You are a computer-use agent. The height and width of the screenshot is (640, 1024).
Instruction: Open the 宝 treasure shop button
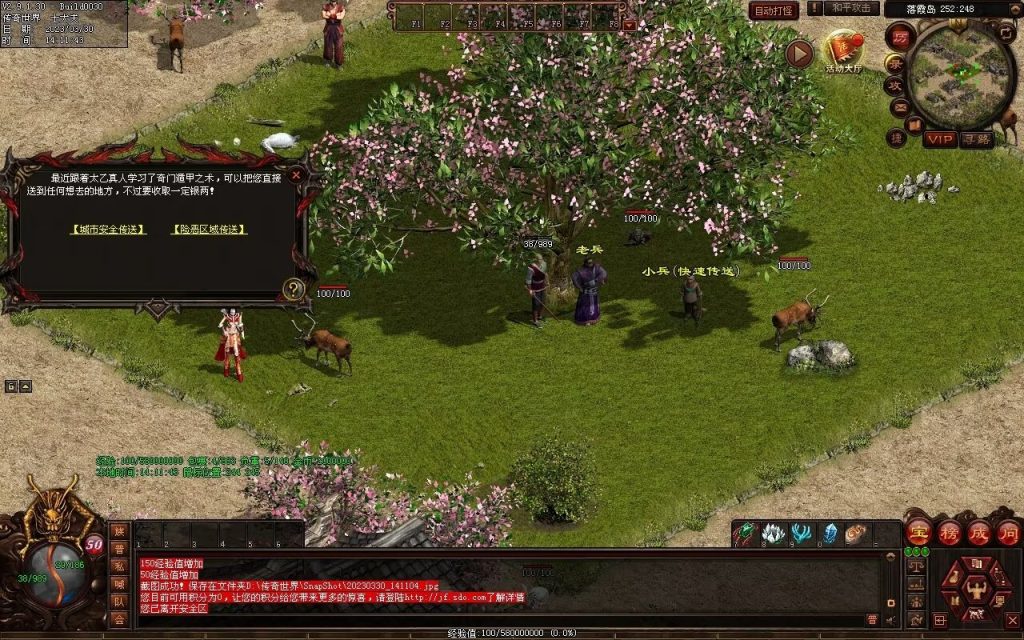pyautogui.click(x=918, y=531)
